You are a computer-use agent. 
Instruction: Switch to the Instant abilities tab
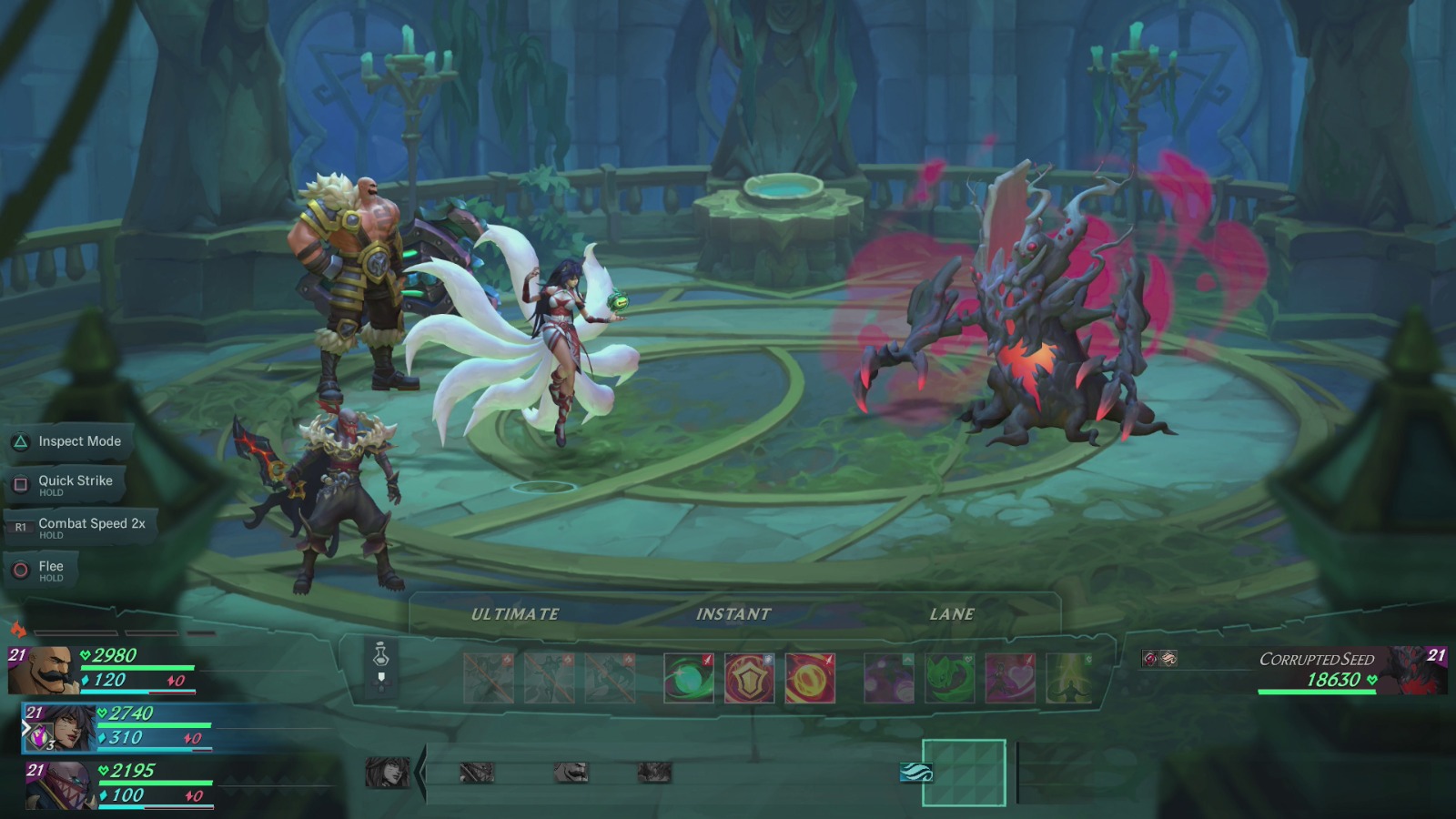[x=733, y=613]
